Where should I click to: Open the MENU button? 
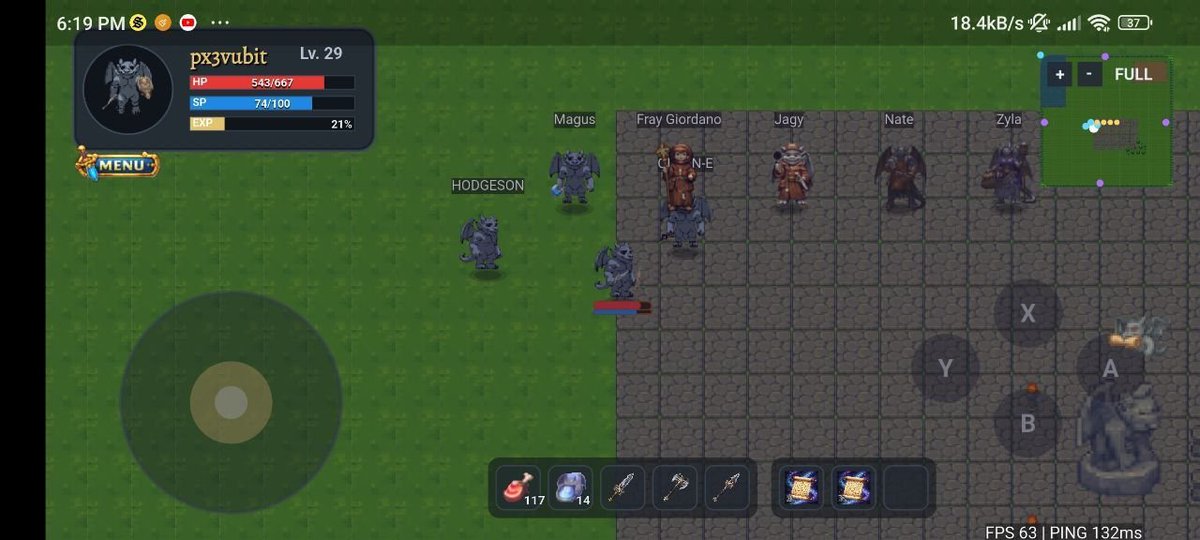tap(120, 164)
